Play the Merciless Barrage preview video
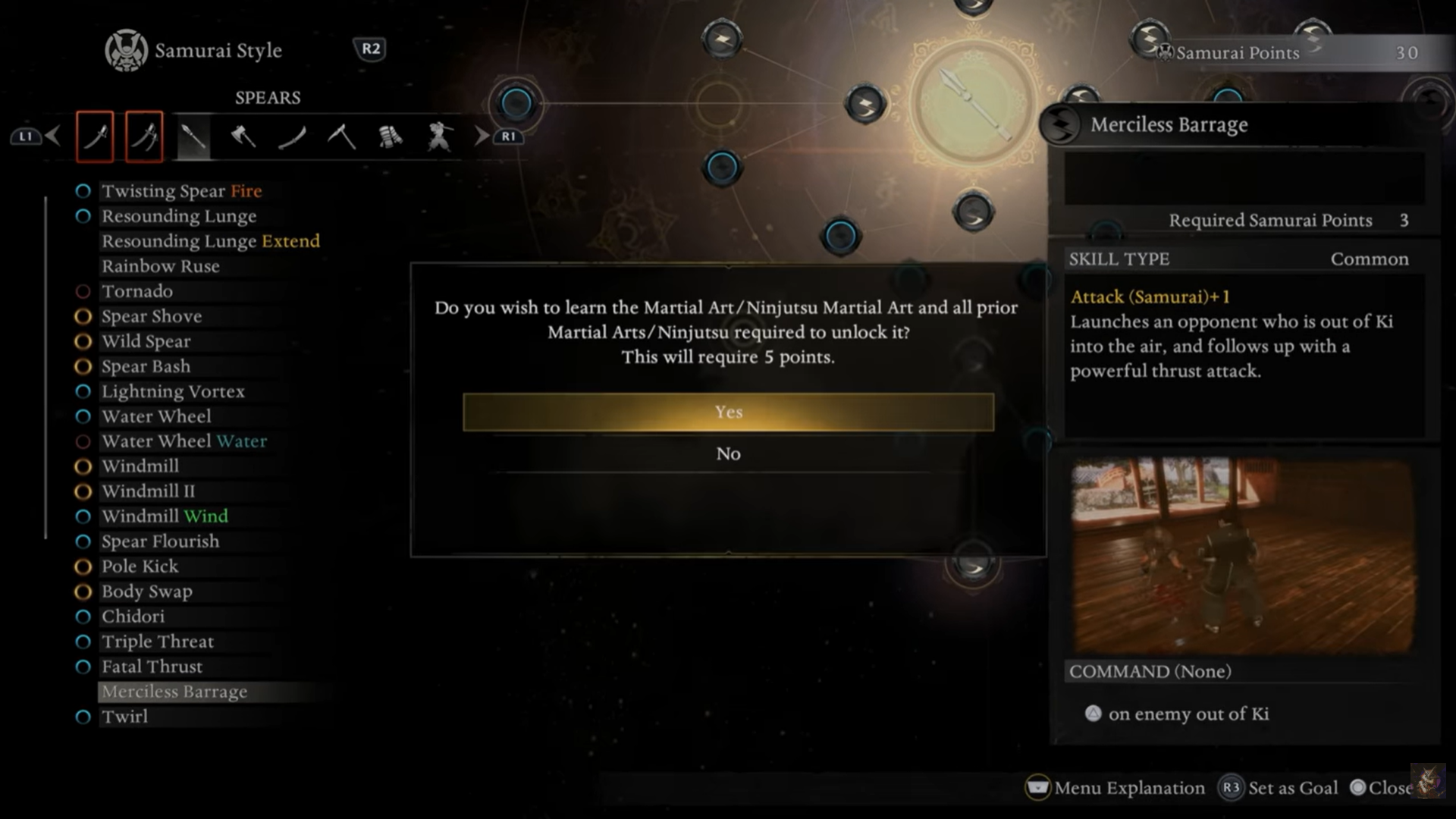Screen dimensions: 1456x819 coord(1242,556)
